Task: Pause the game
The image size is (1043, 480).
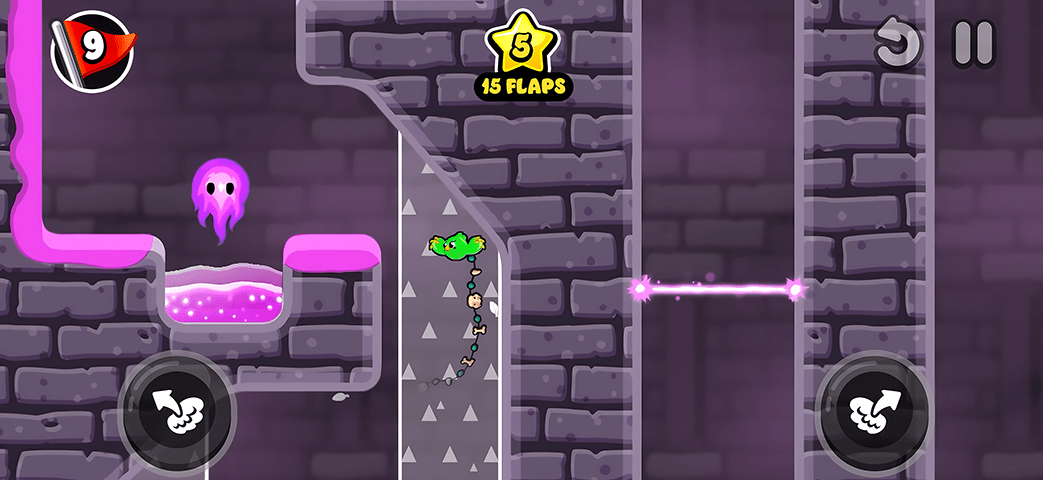Action: pyautogui.click(x=972, y=43)
